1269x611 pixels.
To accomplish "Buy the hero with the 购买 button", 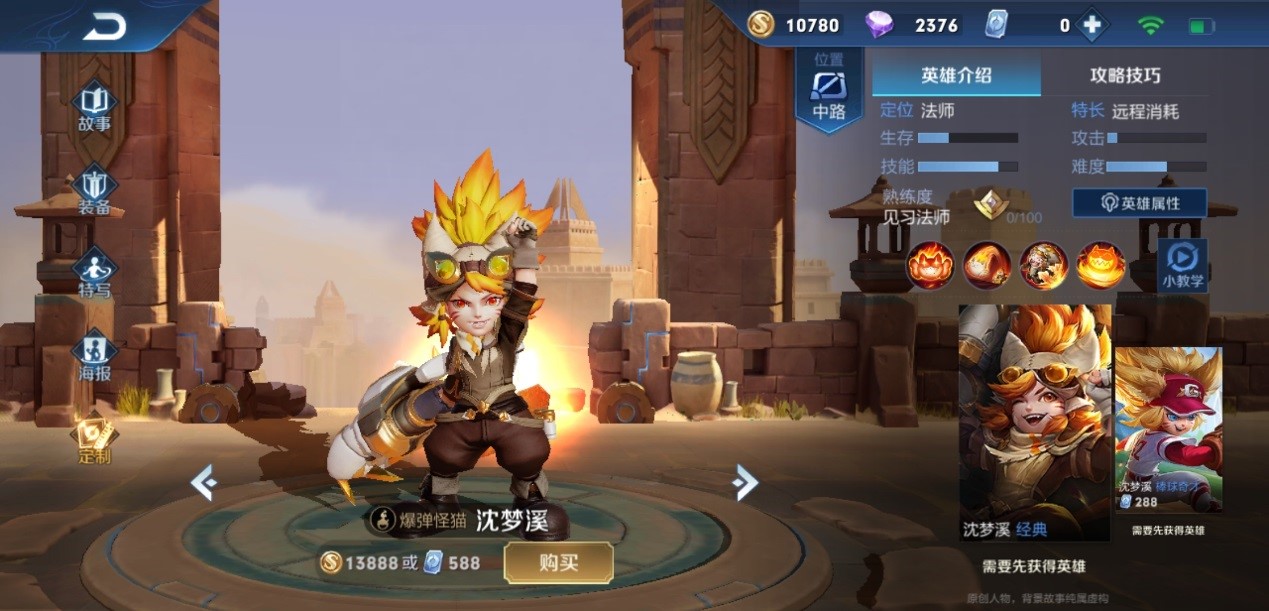I will [558, 563].
